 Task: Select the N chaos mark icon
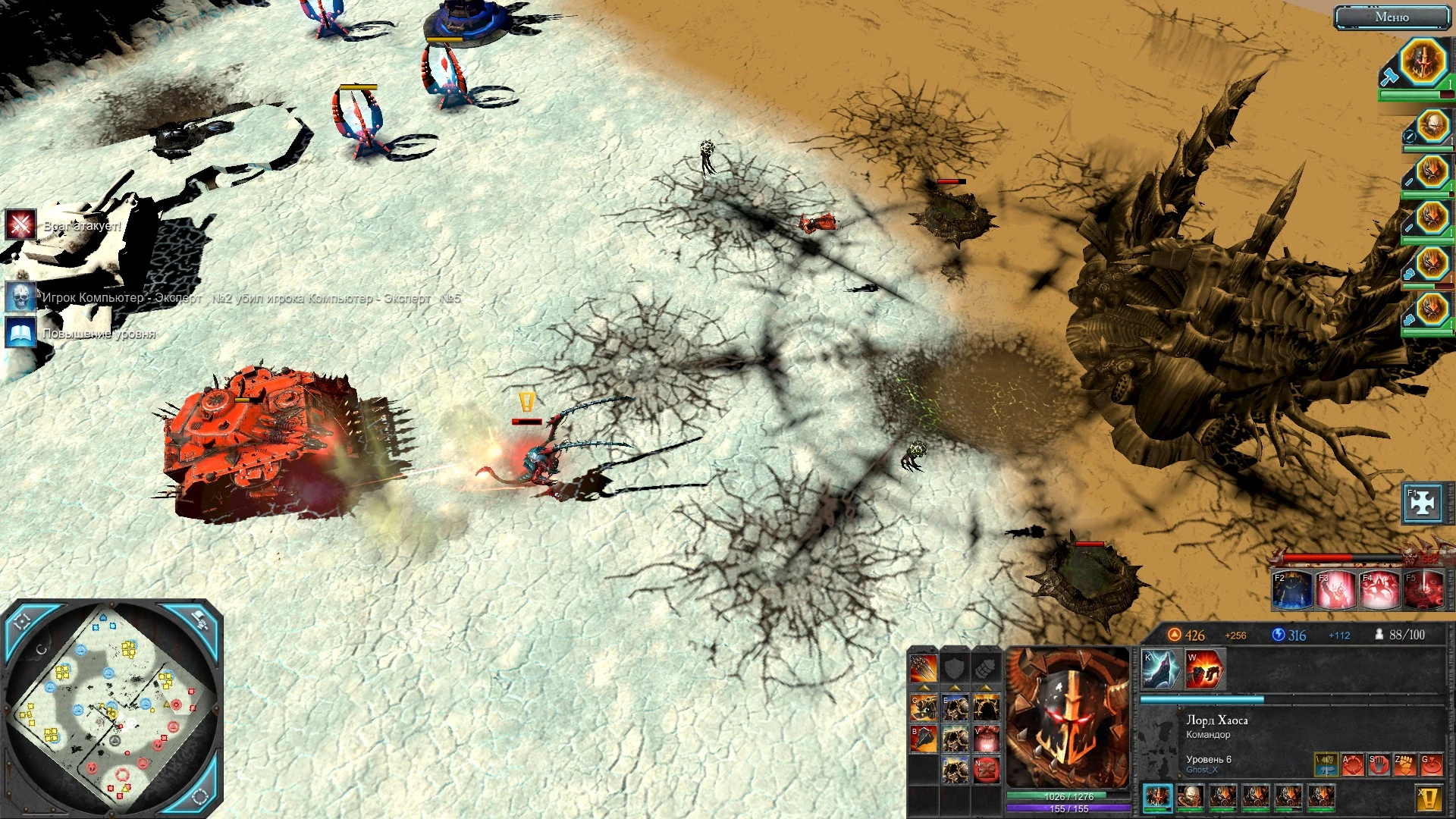[x=987, y=771]
